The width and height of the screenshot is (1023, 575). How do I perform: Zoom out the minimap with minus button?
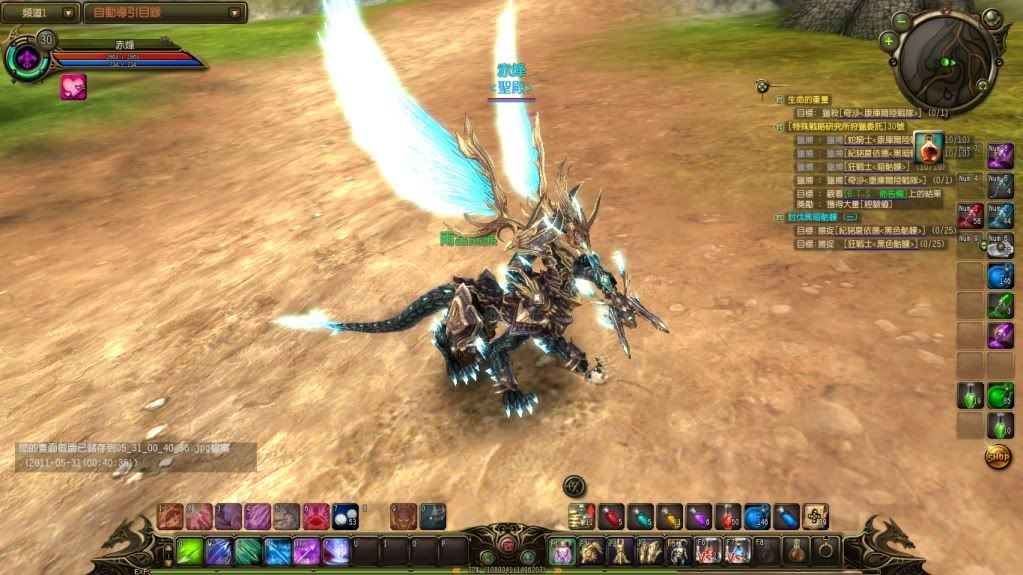pyautogui.click(x=903, y=20)
